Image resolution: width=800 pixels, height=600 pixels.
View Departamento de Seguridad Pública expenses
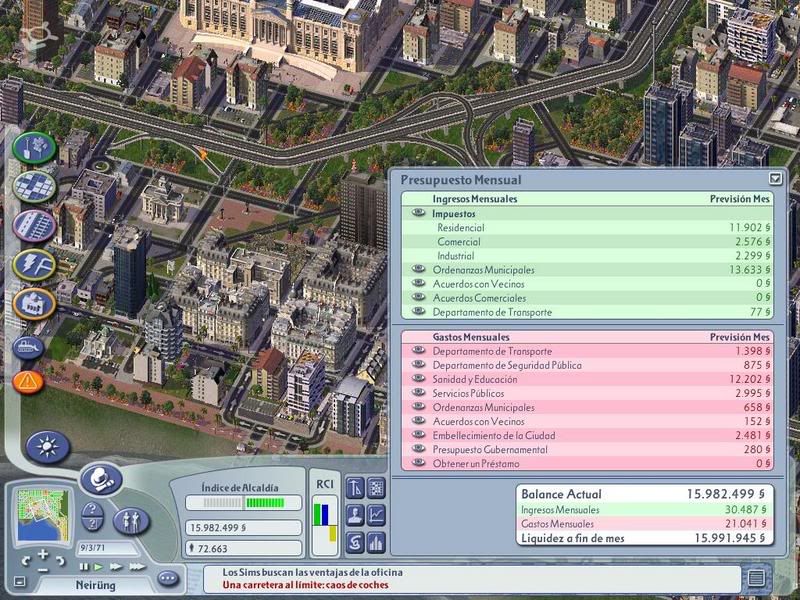(418, 365)
